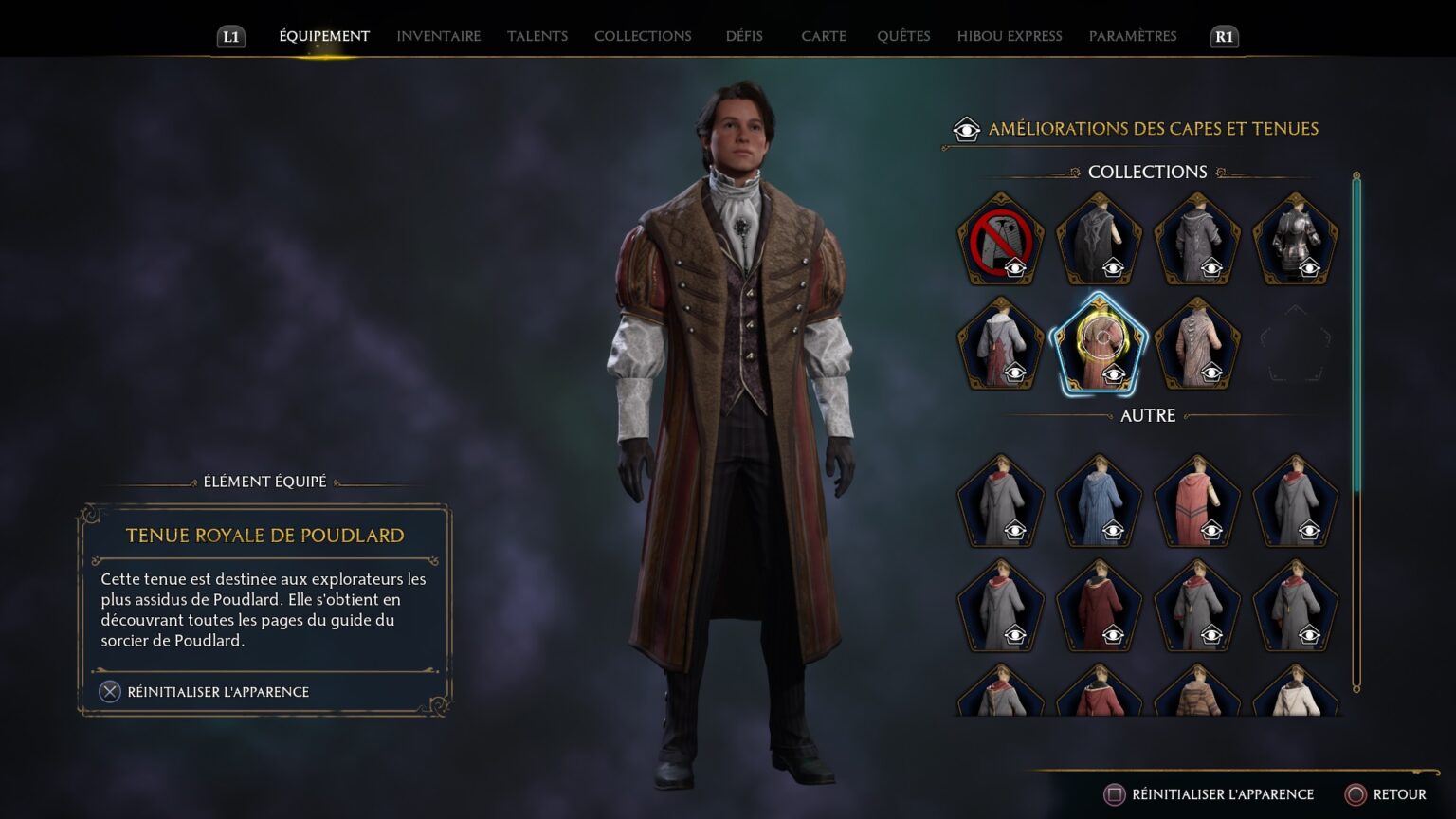
Task: Open the QUÊTES tab
Action: tap(903, 35)
